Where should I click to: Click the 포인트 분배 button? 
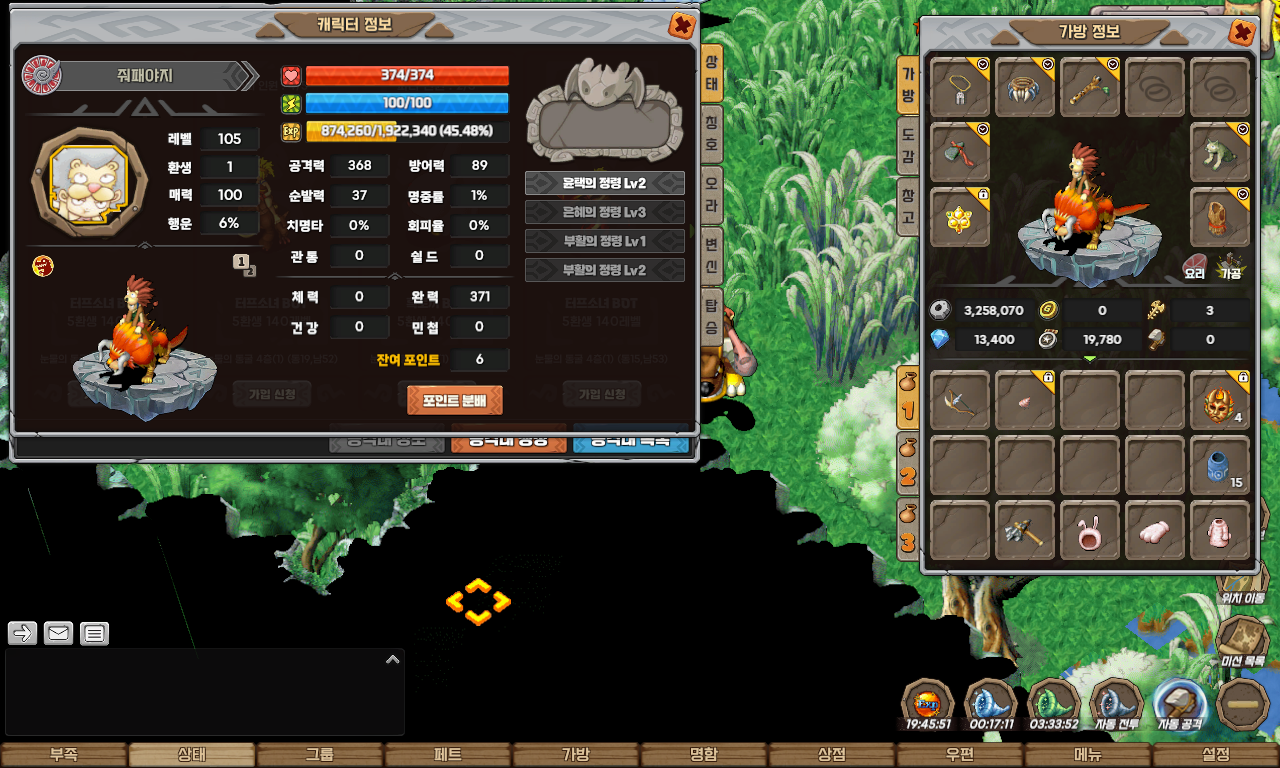(x=455, y=400)
